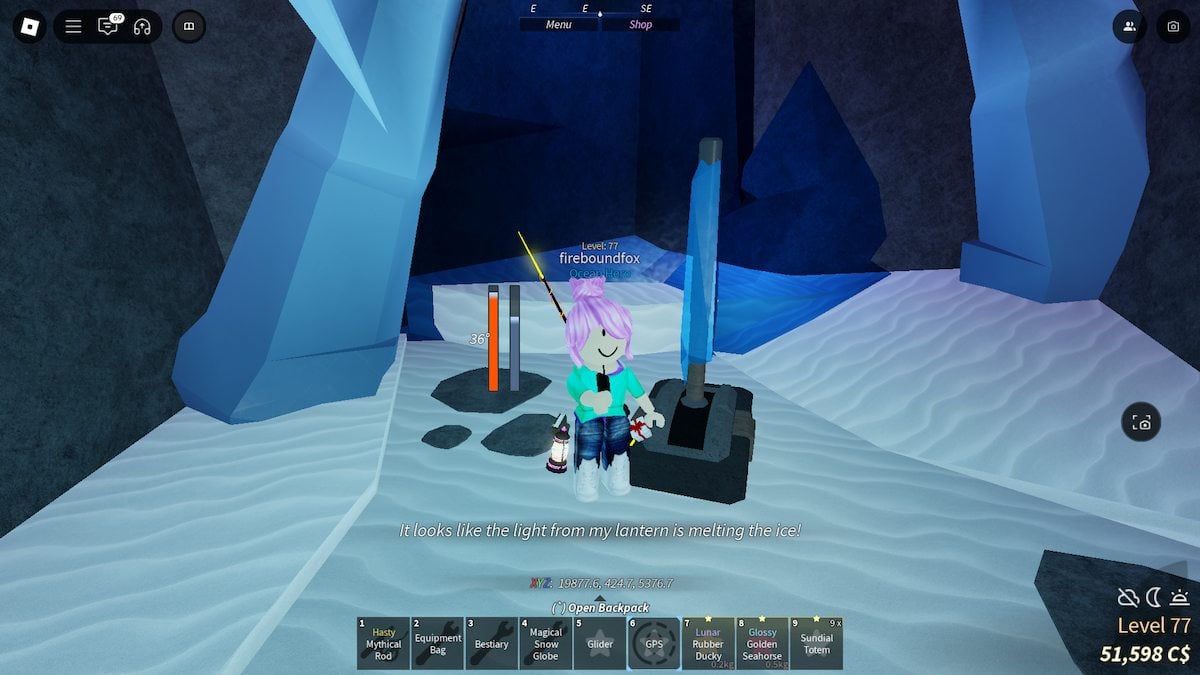Screen dimensions: 1200x675
Task: Equip the Hasty Mythical Rod slot
Action: (x=383, y=643)
